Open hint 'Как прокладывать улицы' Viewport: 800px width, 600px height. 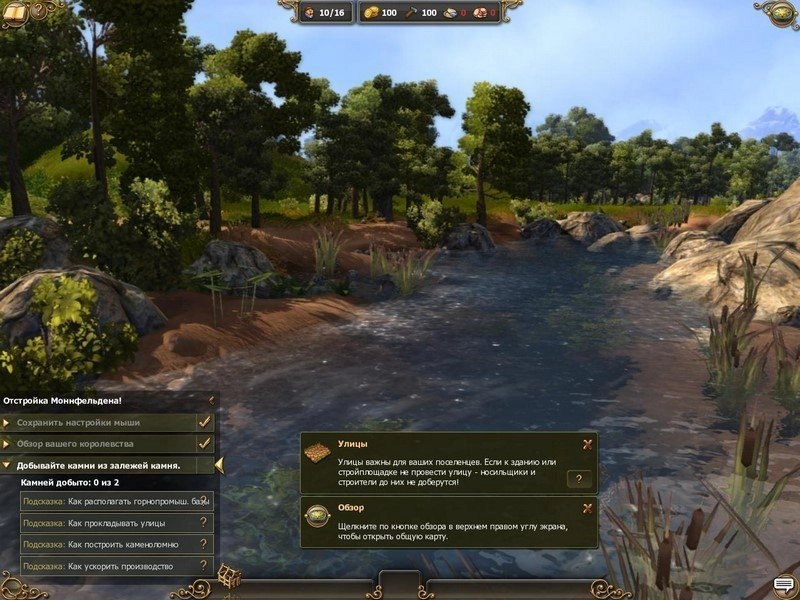(116, 522)
